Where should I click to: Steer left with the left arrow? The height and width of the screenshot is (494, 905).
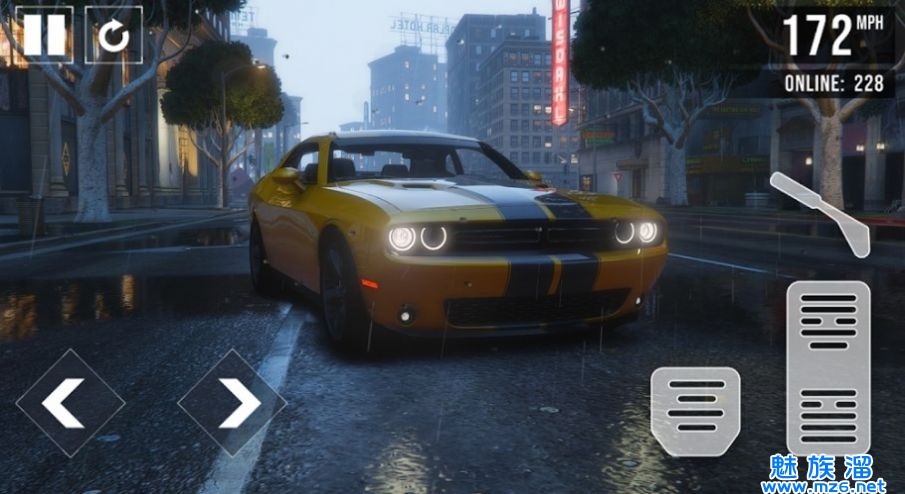(x=69, y=403)
